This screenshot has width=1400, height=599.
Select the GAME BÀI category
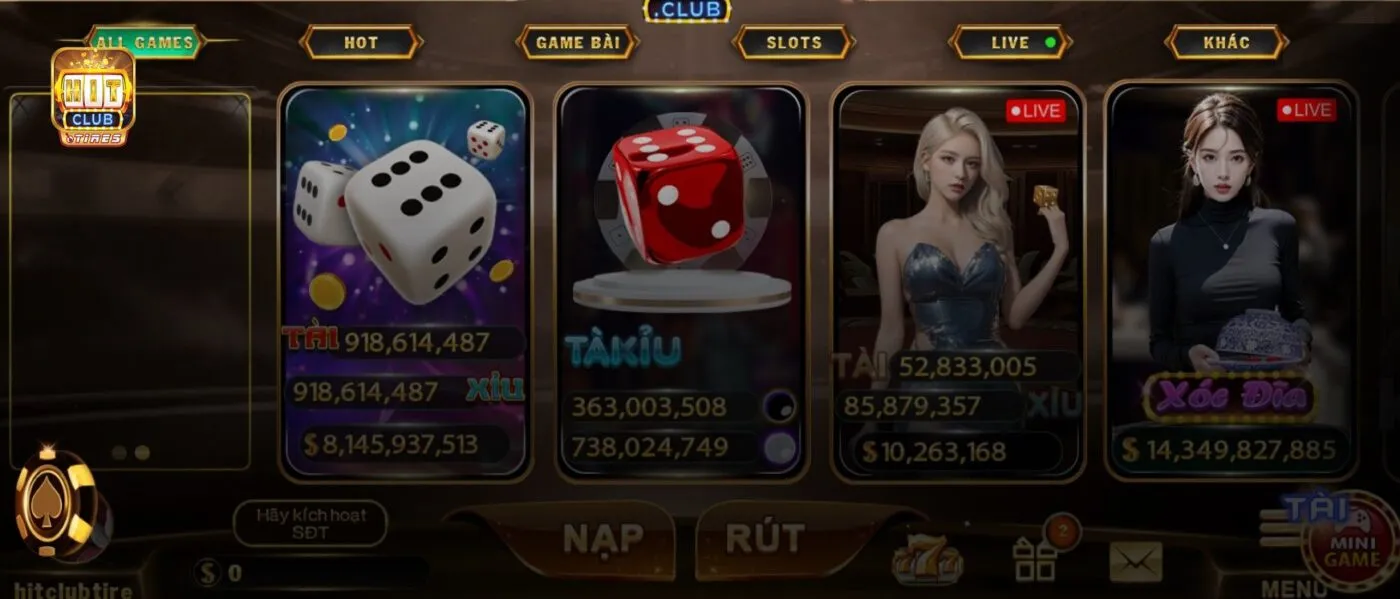(578, 43)
